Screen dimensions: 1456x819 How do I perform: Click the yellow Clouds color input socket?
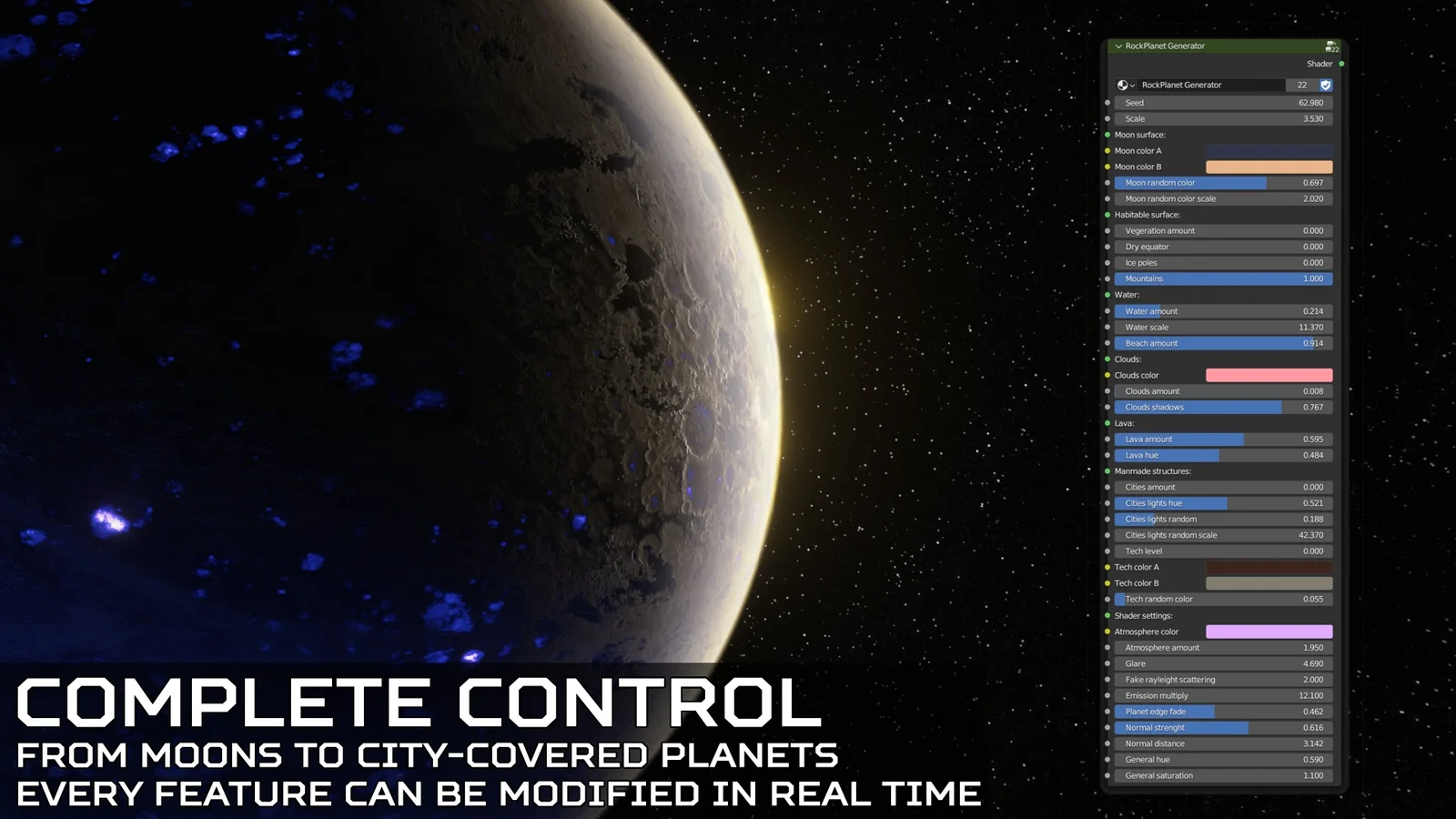[x=1107, y=374]
